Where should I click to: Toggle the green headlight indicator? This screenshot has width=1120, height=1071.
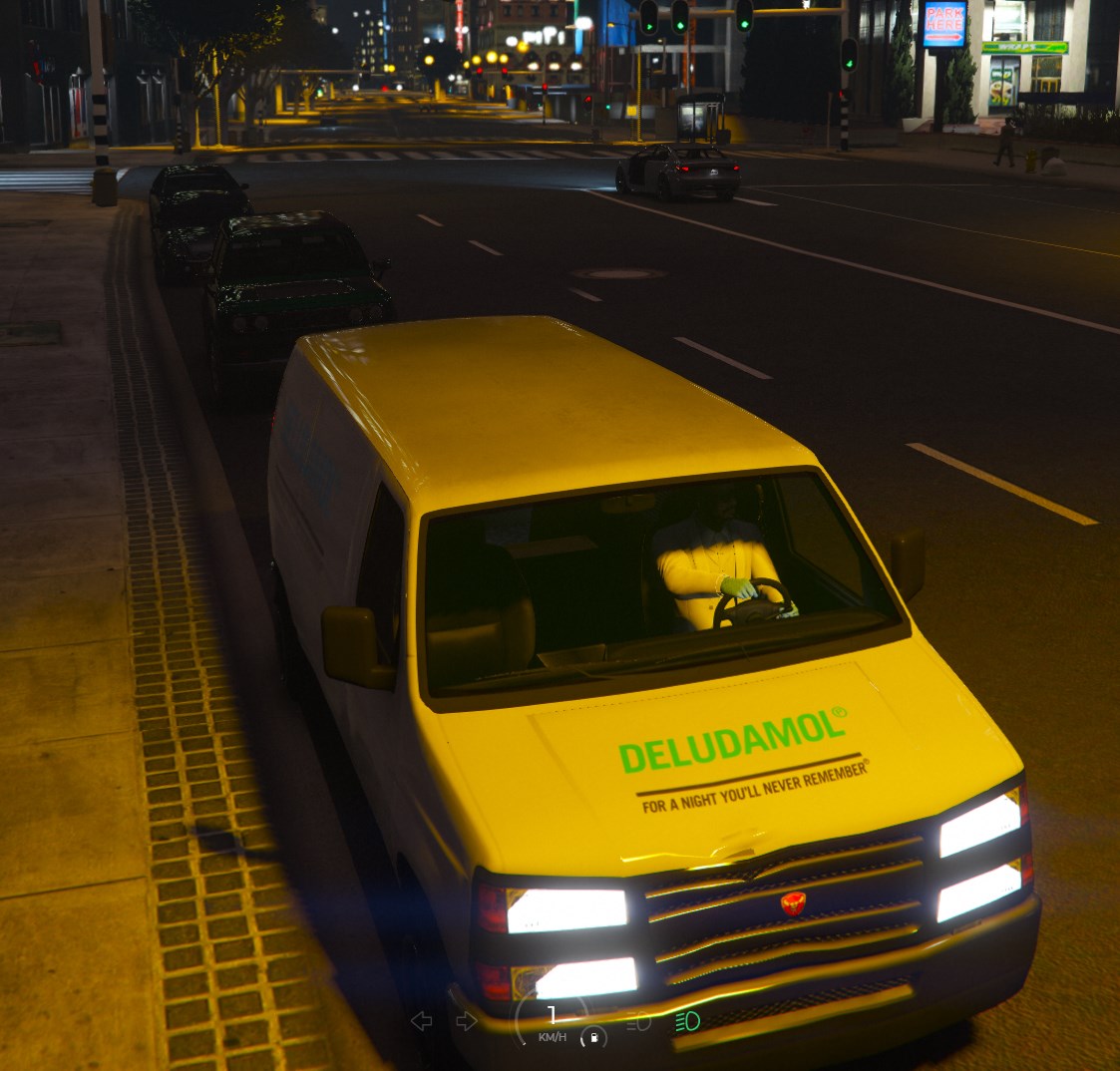(x=687, y=1020)
